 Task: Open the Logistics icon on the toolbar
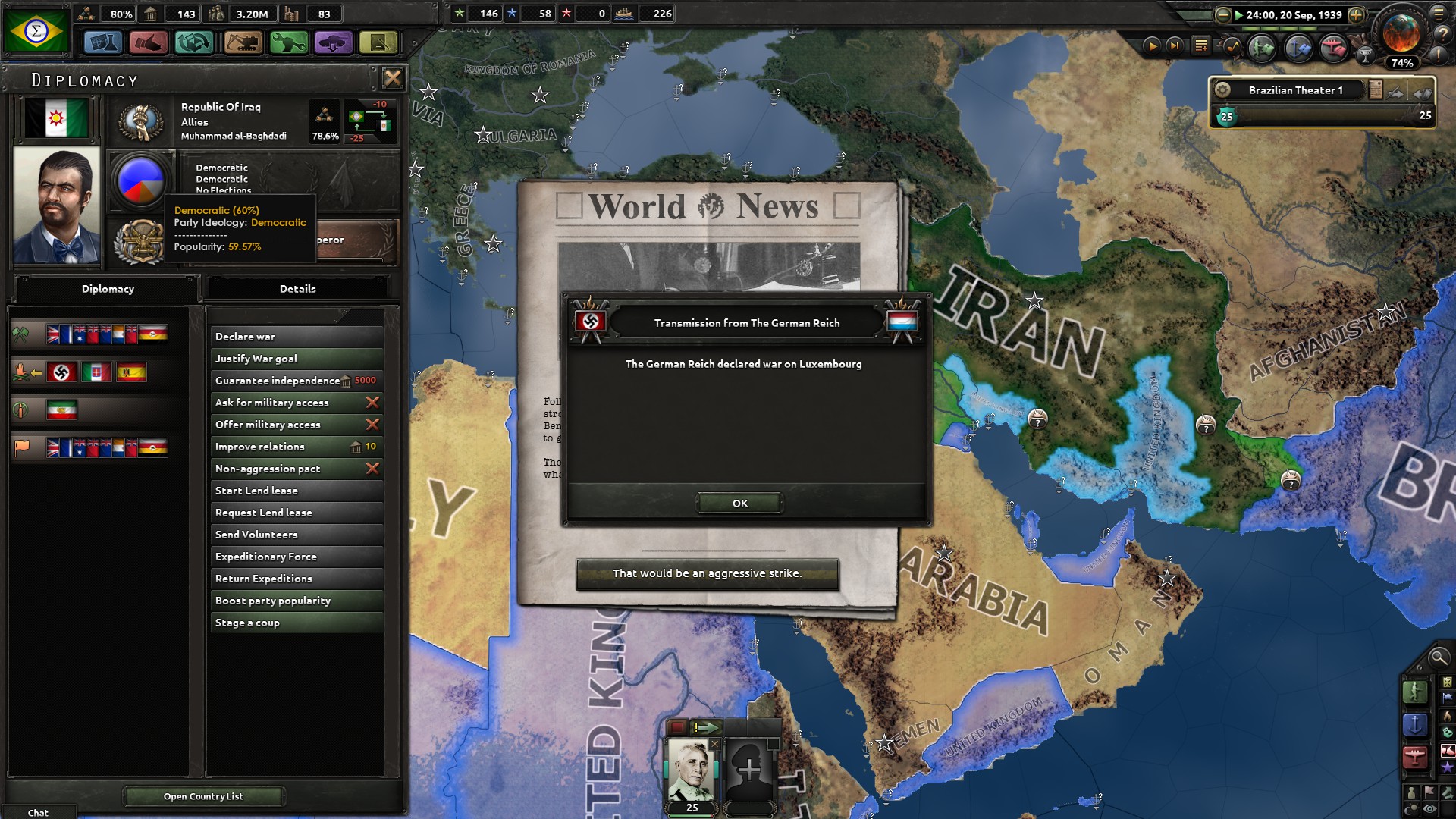[x=379, y=43]
